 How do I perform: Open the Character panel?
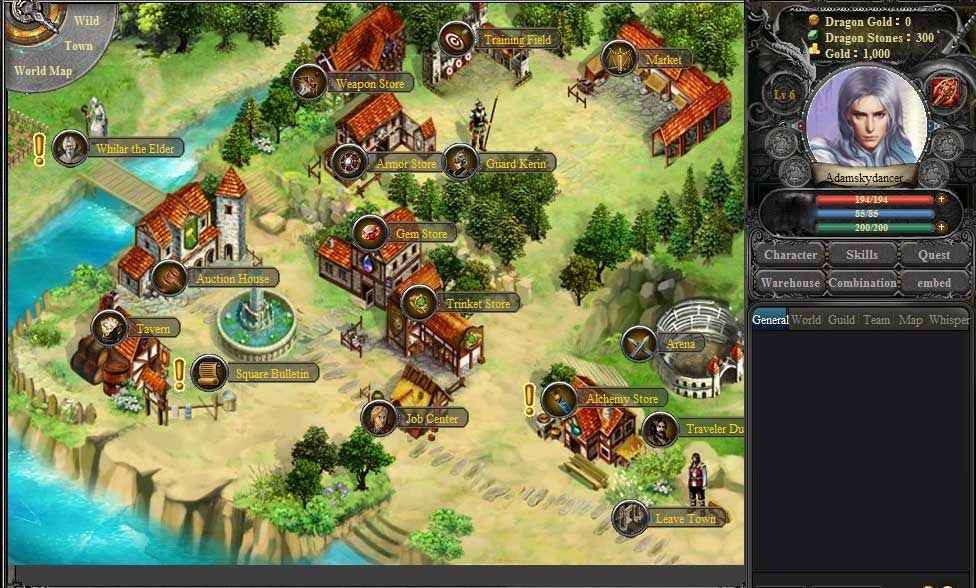coord(790,255)
